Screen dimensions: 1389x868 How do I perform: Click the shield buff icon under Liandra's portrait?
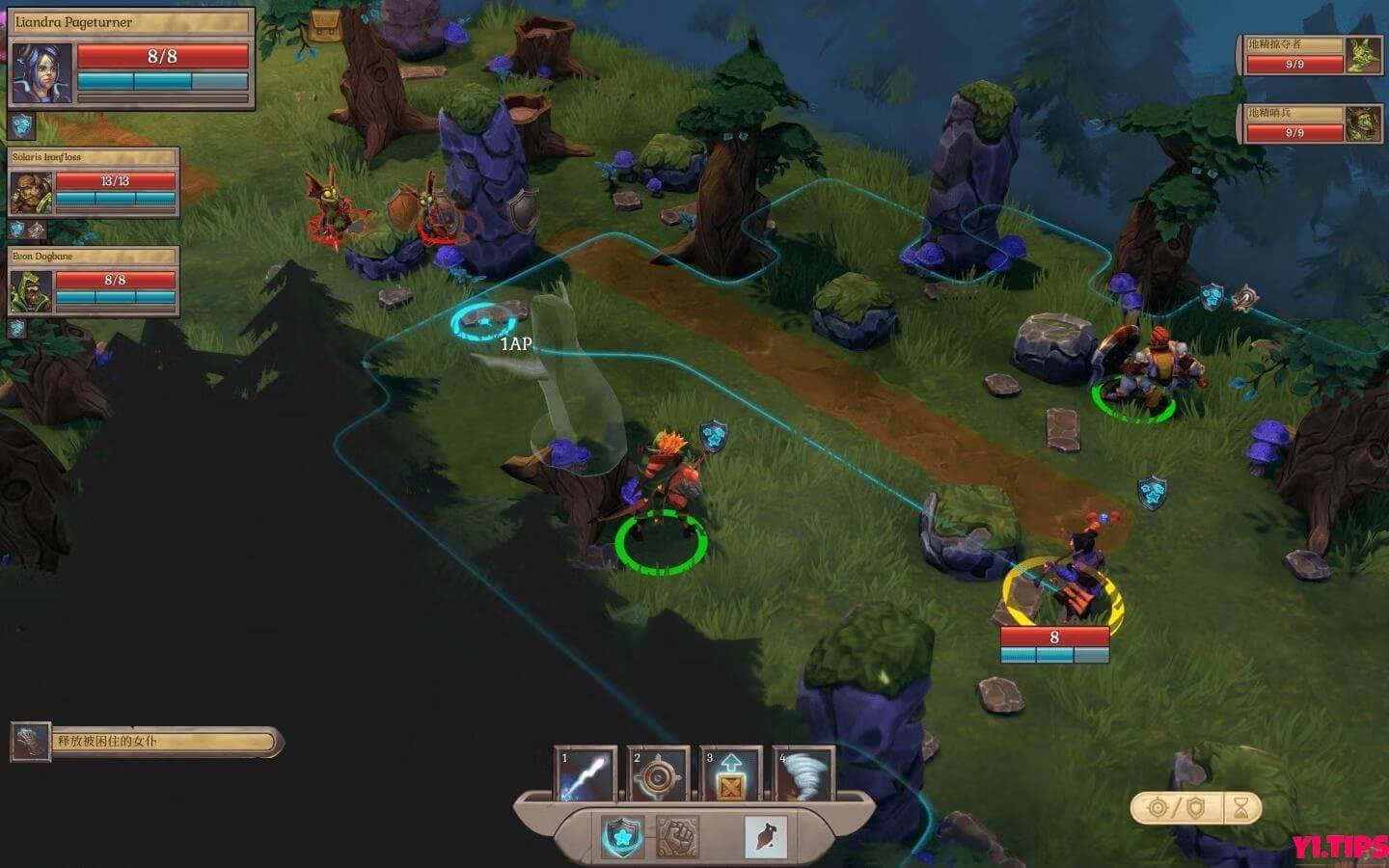click(x=21, y=124)
